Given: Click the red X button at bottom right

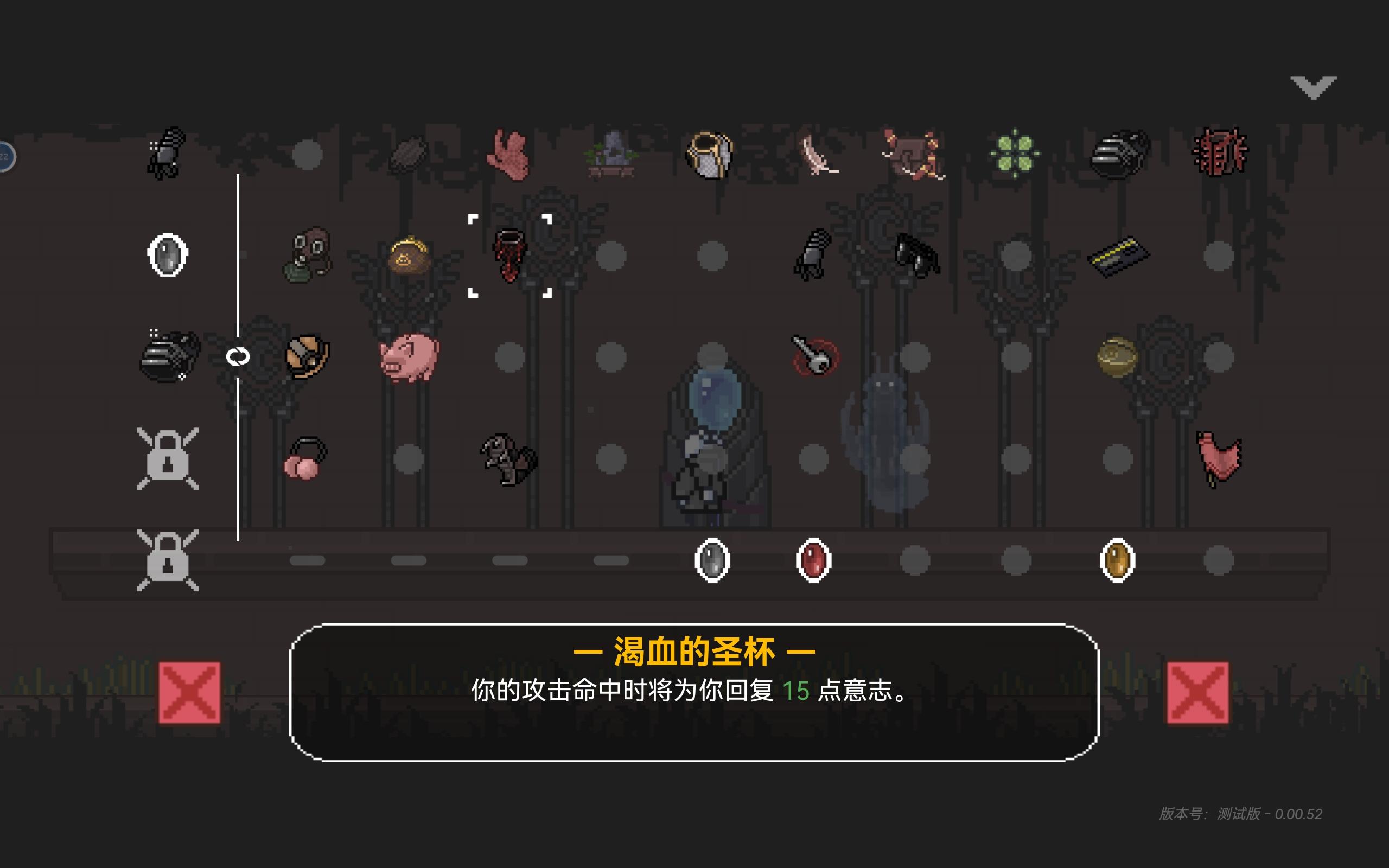Looking at the screenshot, I should tap(1200, 692).
